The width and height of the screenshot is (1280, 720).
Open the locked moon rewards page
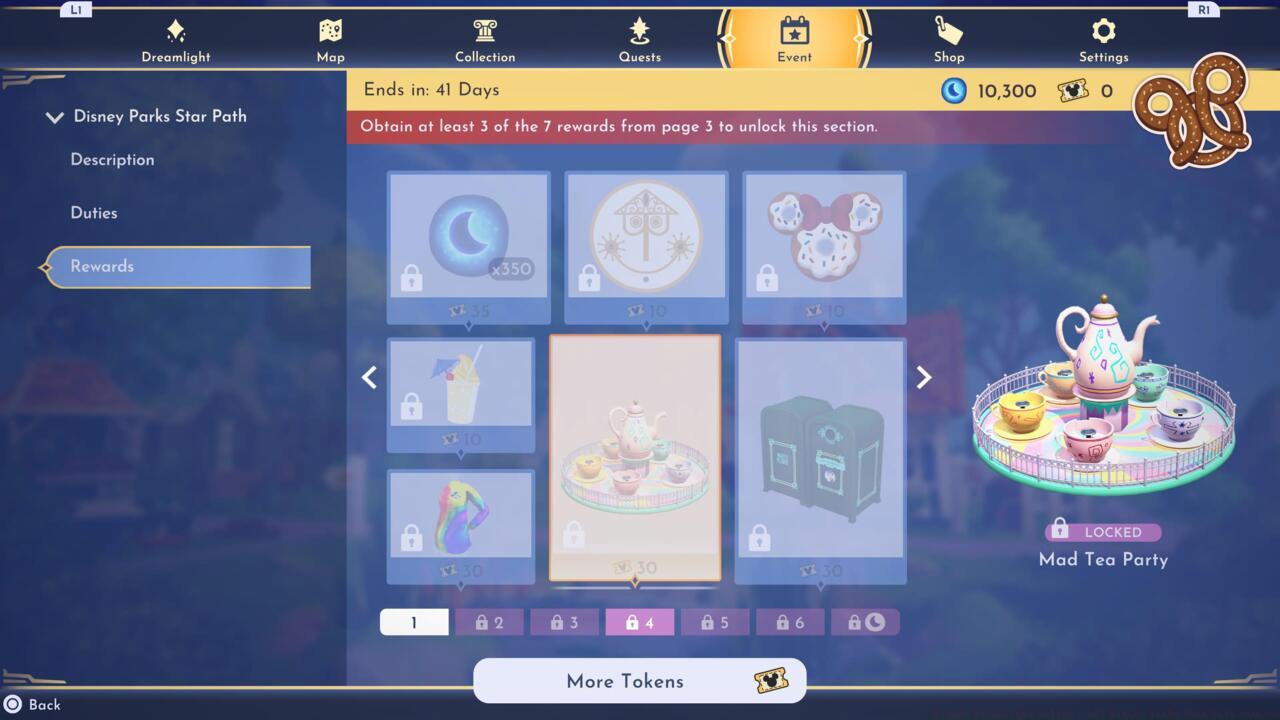tap(866, 621)
